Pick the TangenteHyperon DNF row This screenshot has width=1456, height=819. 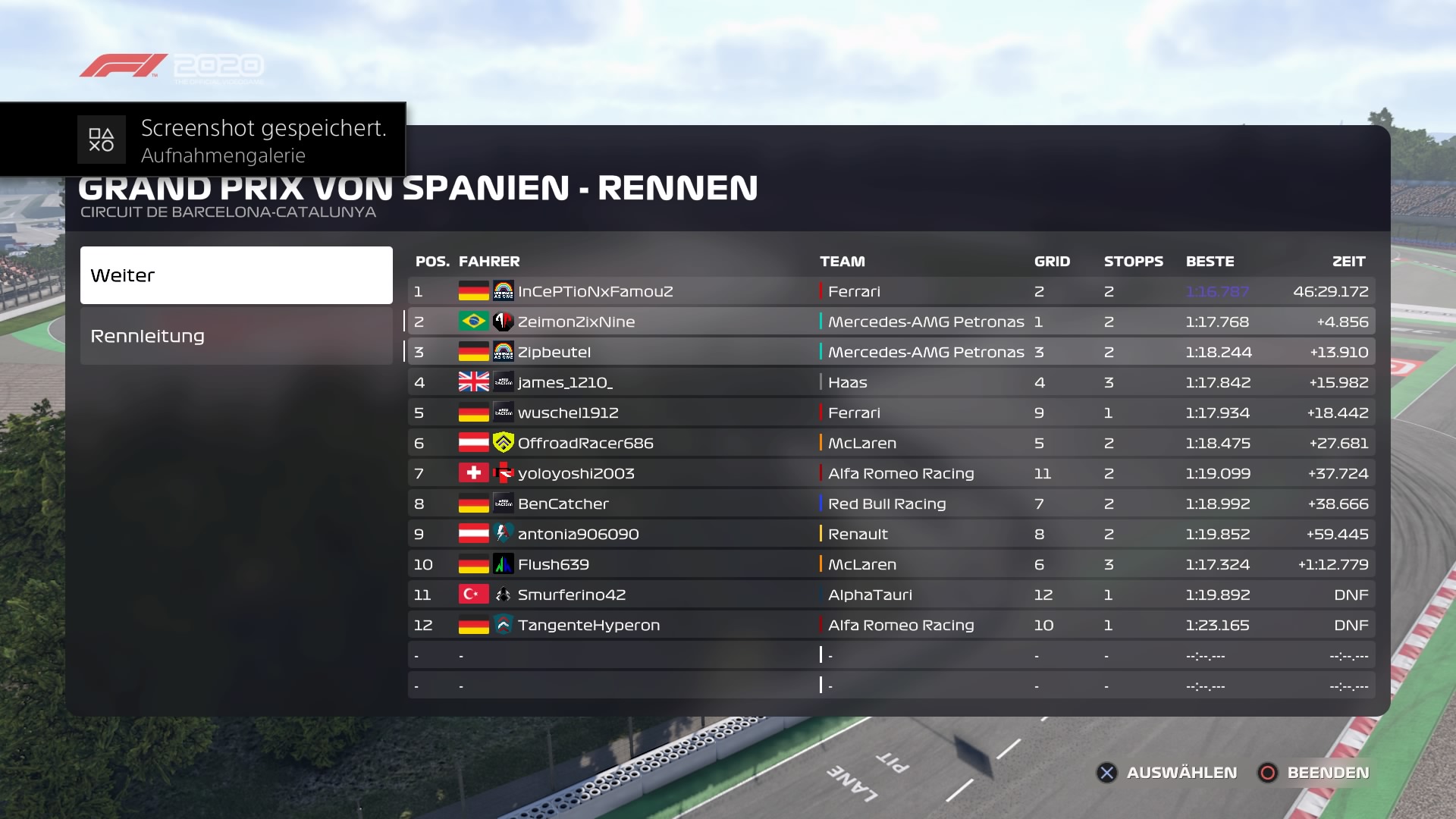tap(890, 625)
